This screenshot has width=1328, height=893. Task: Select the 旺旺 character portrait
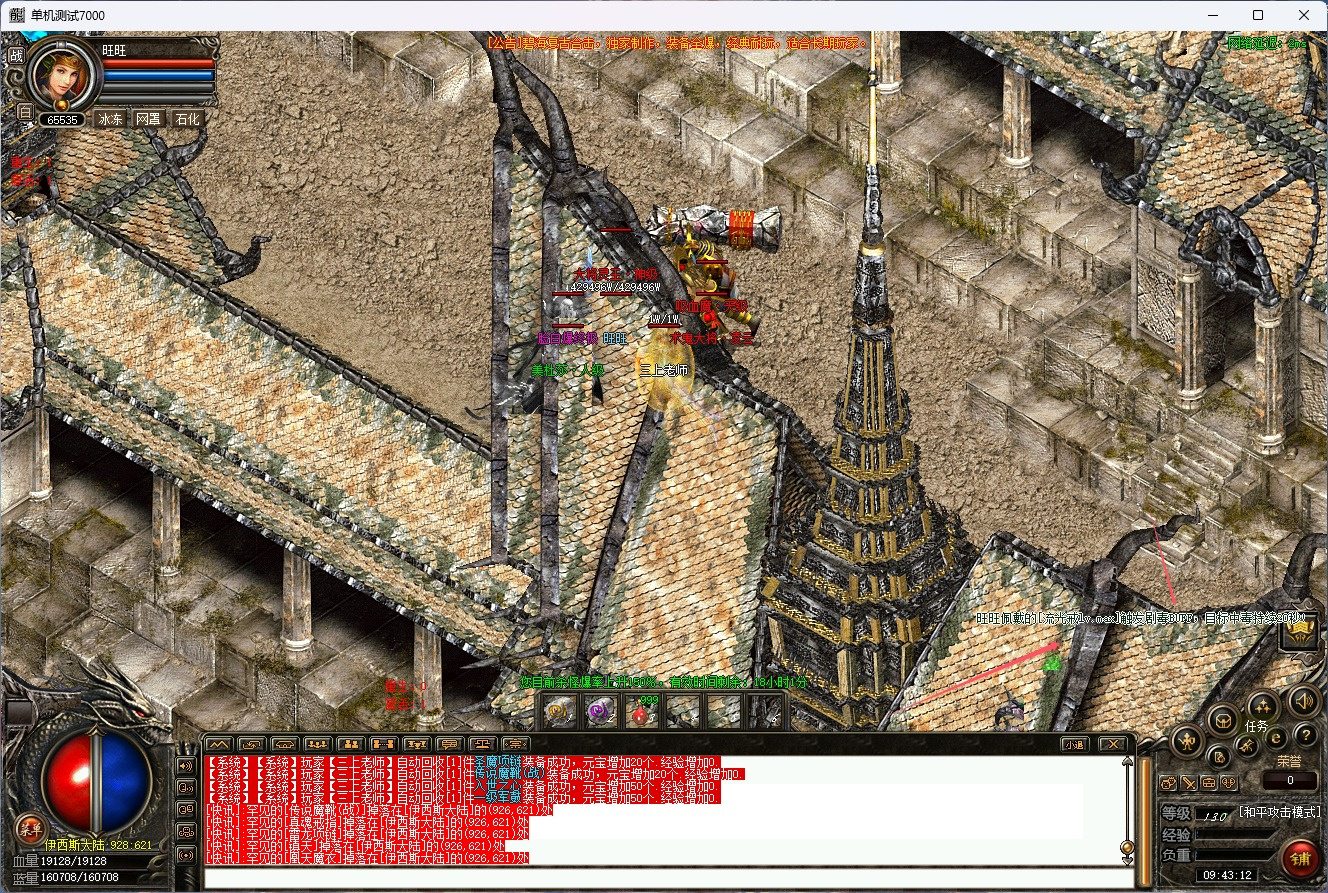point(64,76)
